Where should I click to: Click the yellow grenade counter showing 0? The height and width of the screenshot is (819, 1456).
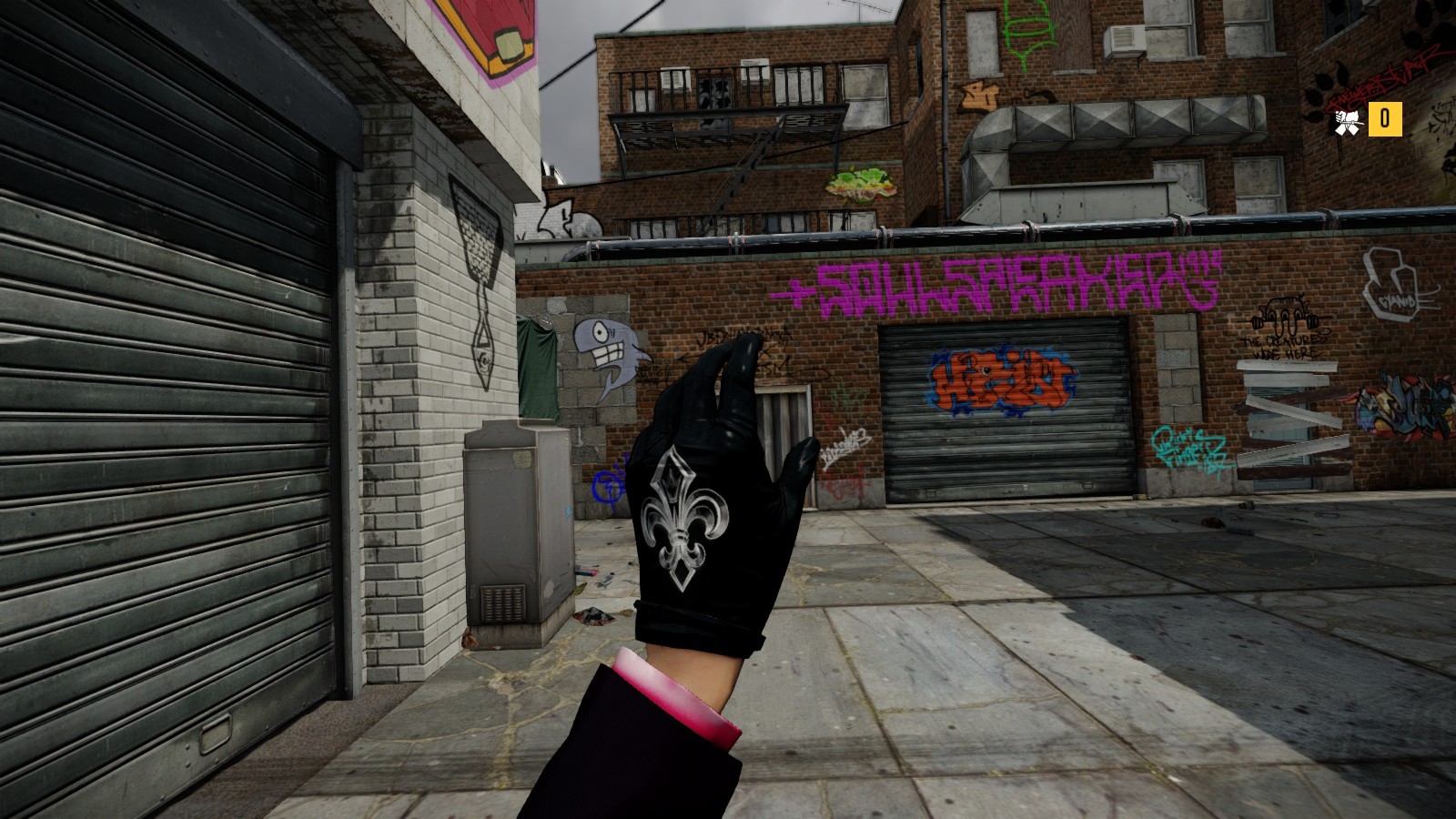click(1387, 119)
